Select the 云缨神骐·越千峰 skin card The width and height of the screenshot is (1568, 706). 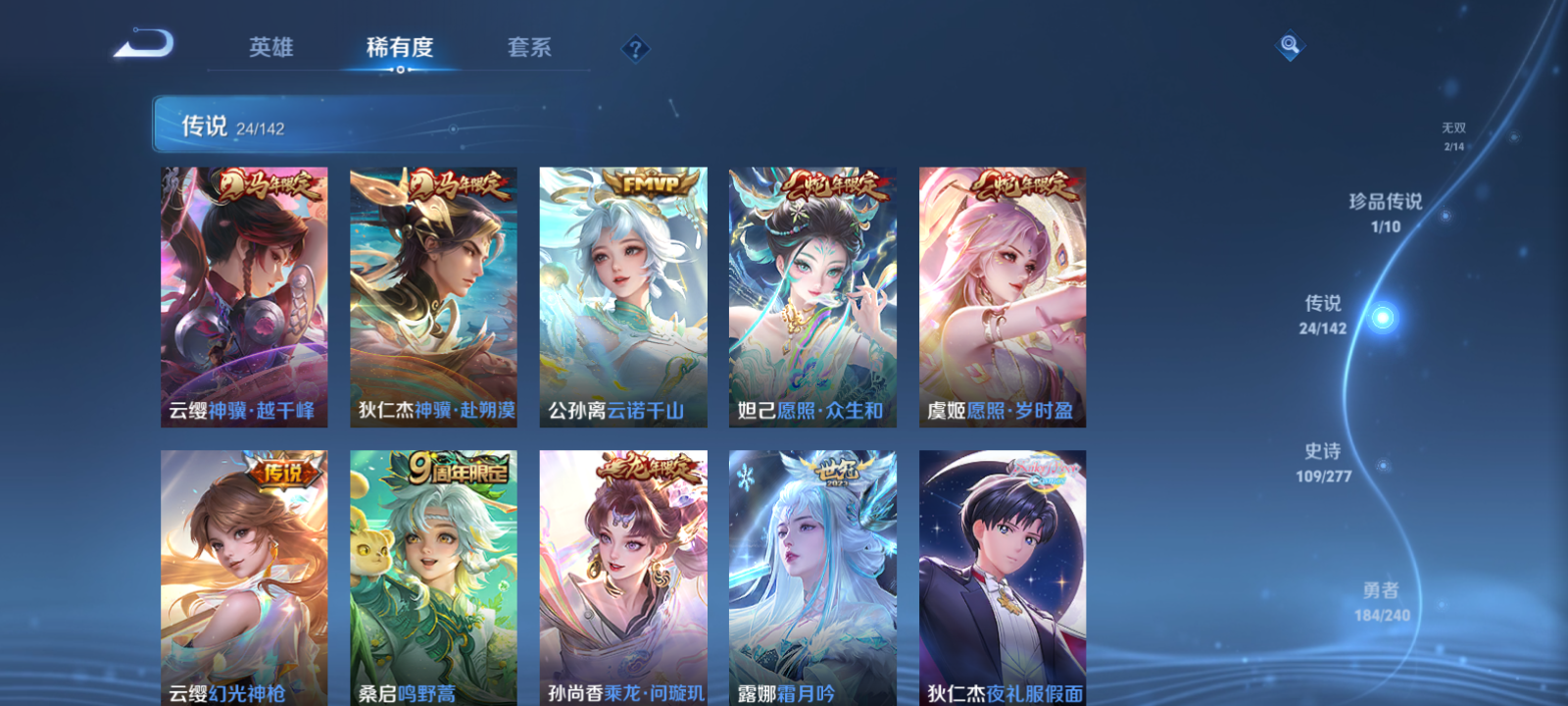click(244, 294)
